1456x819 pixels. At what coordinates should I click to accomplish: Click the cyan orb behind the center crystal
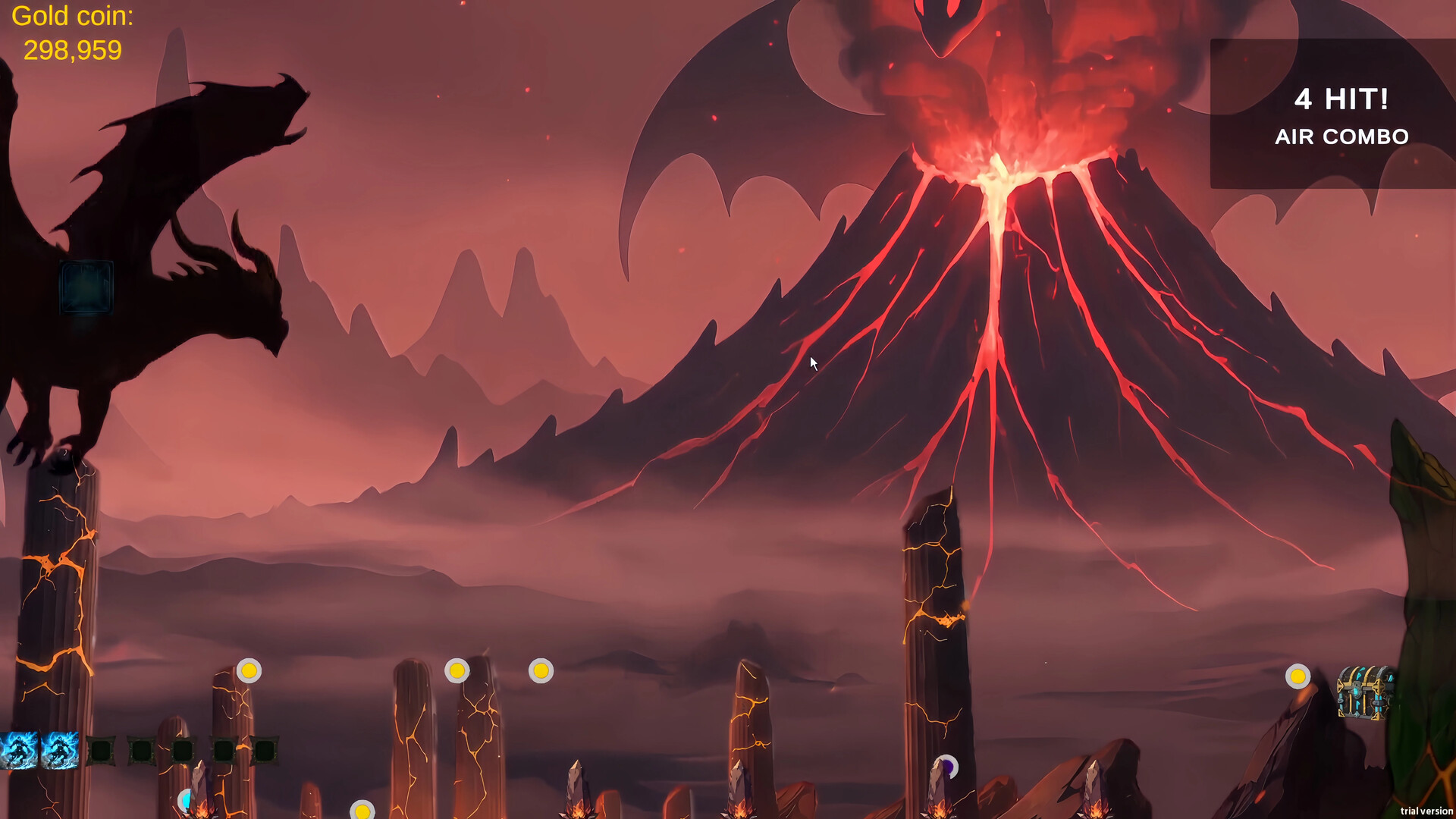(x=187, y=801)
